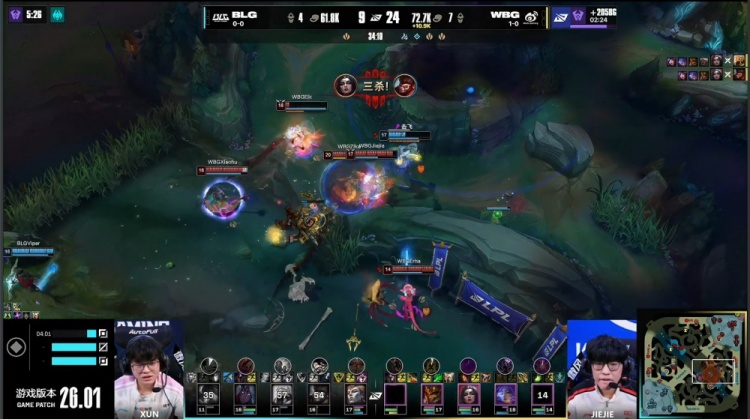Click the BLG team name on the scoreboard

point(244,15)
